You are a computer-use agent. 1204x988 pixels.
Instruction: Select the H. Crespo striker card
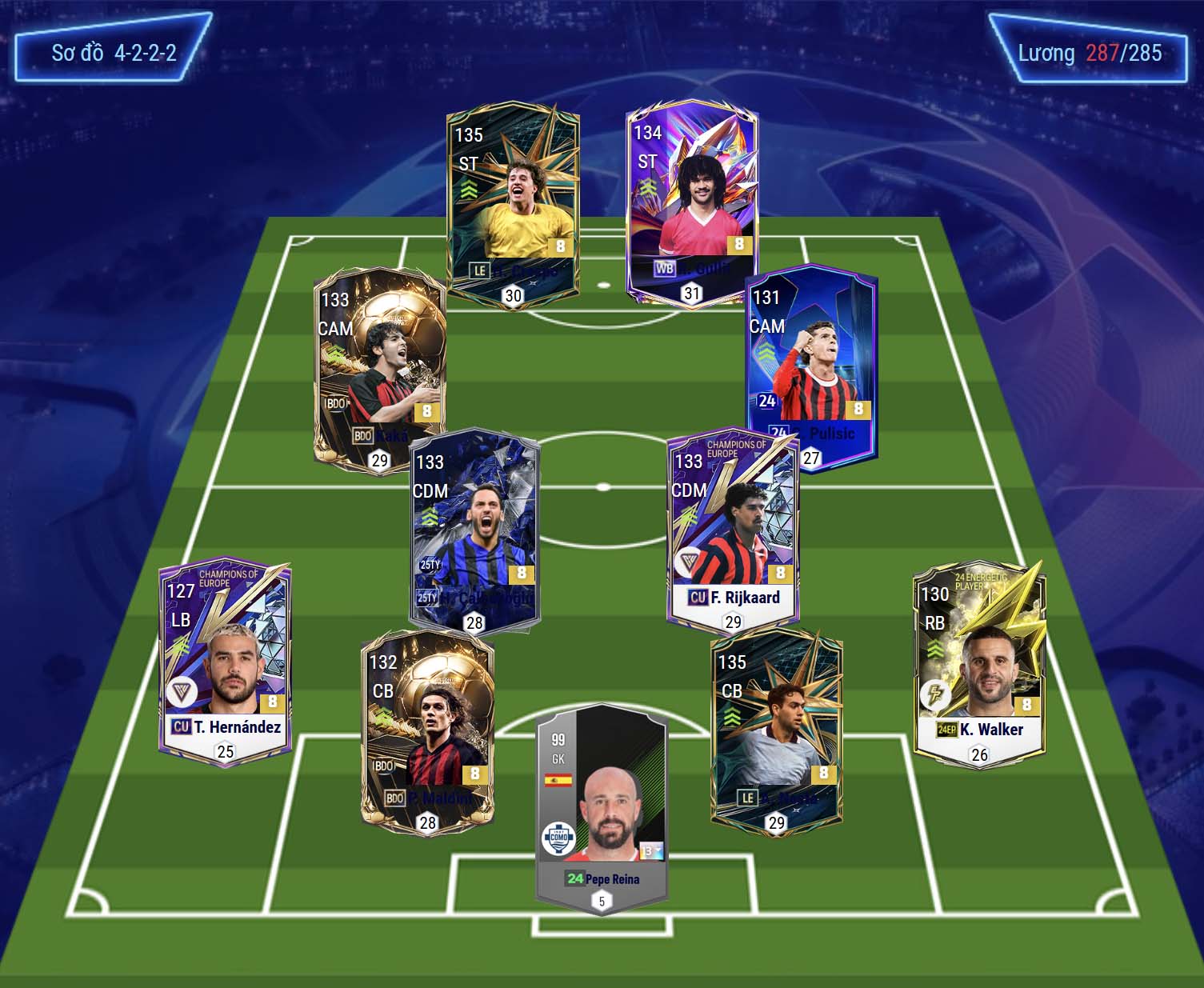coord(513,204)
